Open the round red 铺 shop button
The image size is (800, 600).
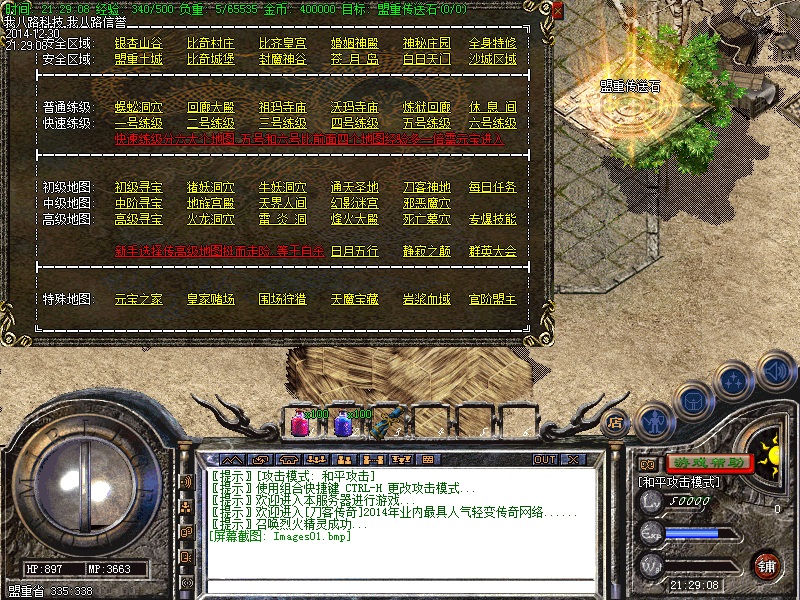pos(766,566)
